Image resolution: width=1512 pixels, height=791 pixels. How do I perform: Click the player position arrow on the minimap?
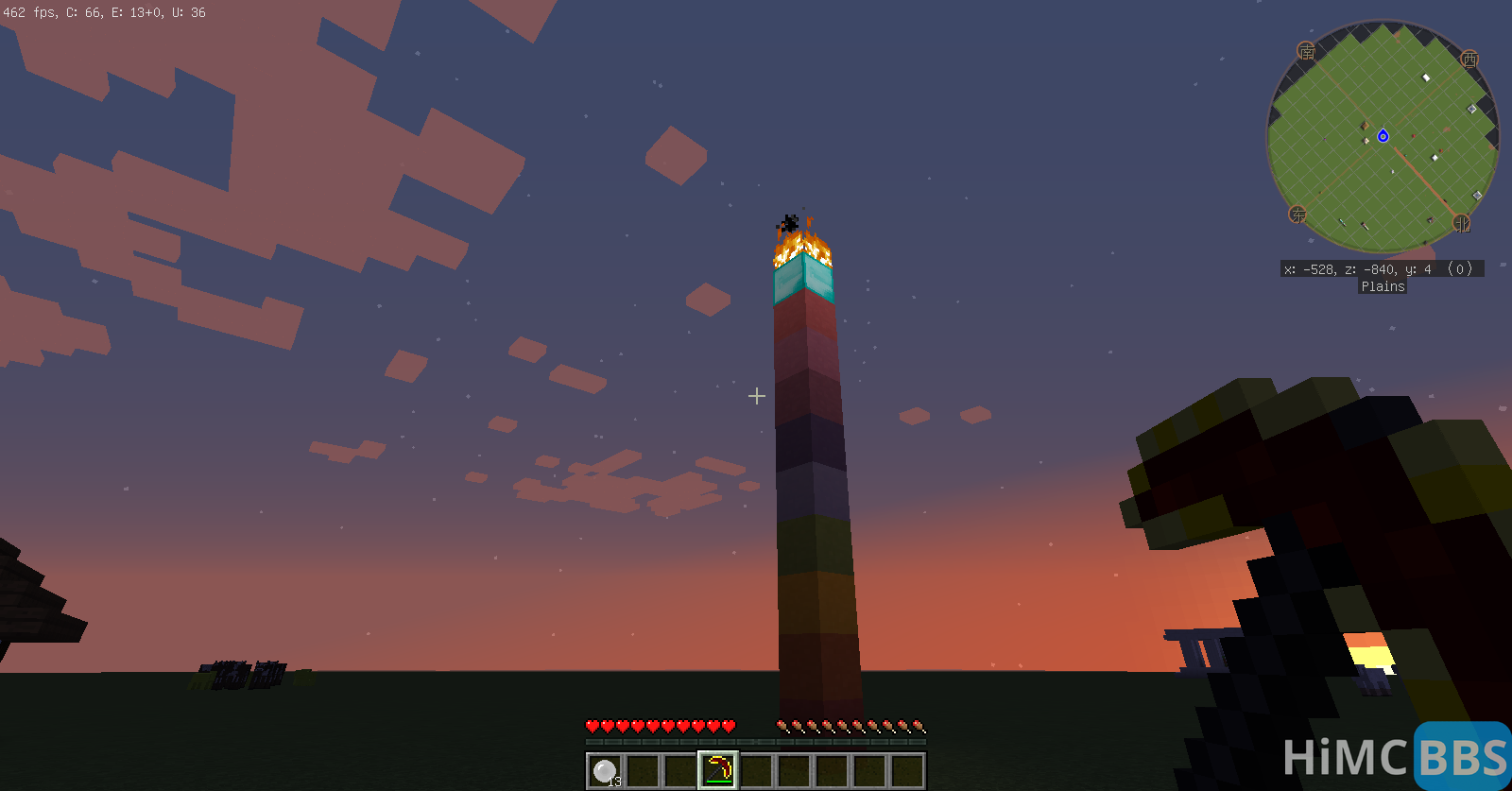tap(1383, 136)
